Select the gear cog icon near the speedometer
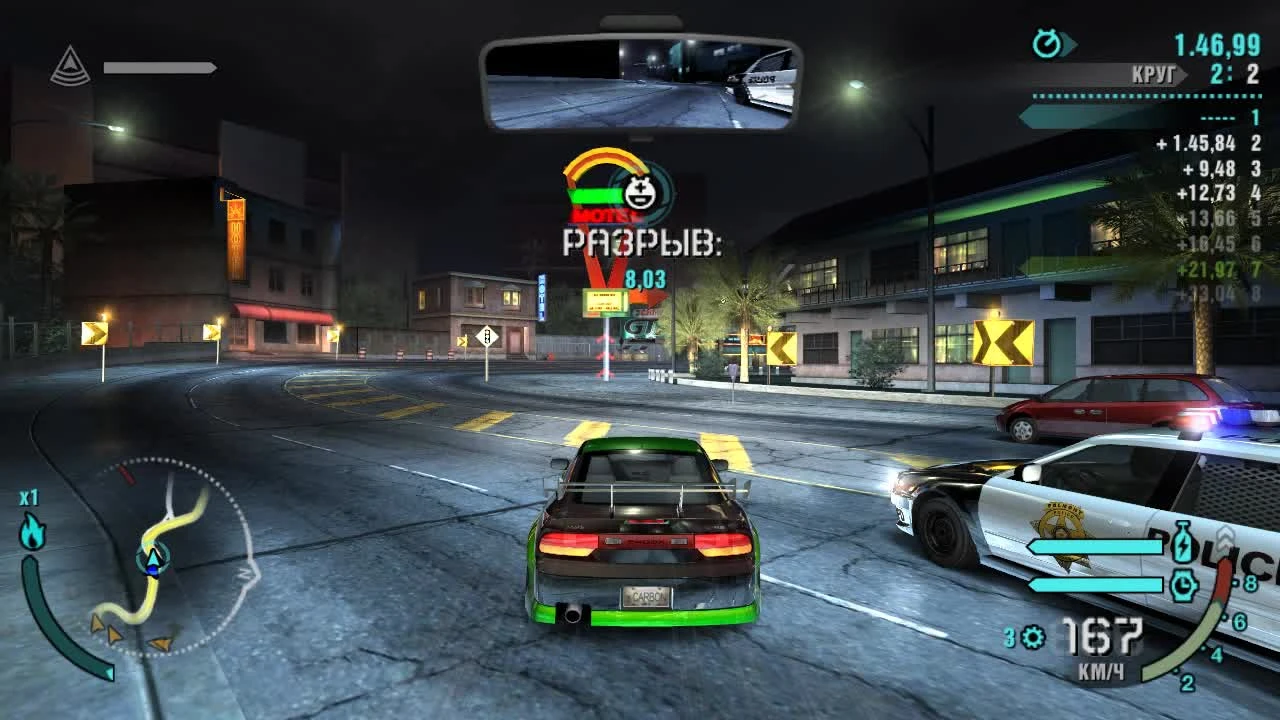This screenshot has width=1280, height=720. (1031, 637)
